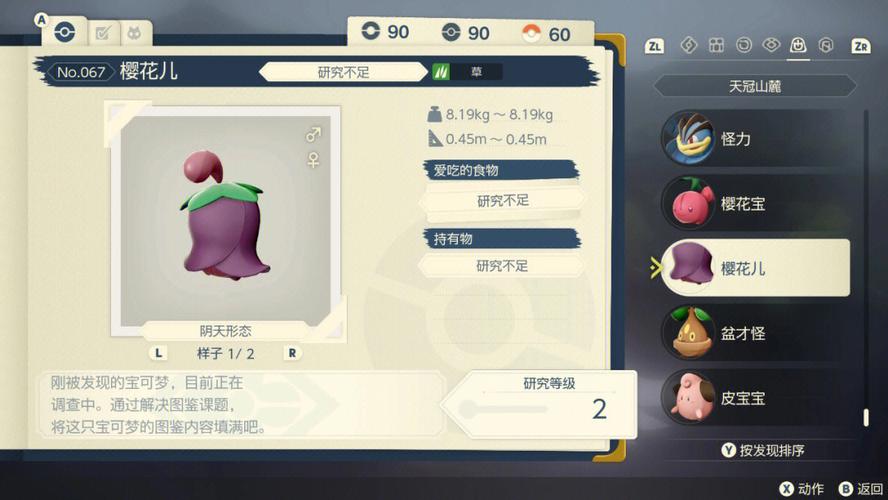Switch to the Poké Ball info tab
888x500 pixels.
click(x=65, y=32)
